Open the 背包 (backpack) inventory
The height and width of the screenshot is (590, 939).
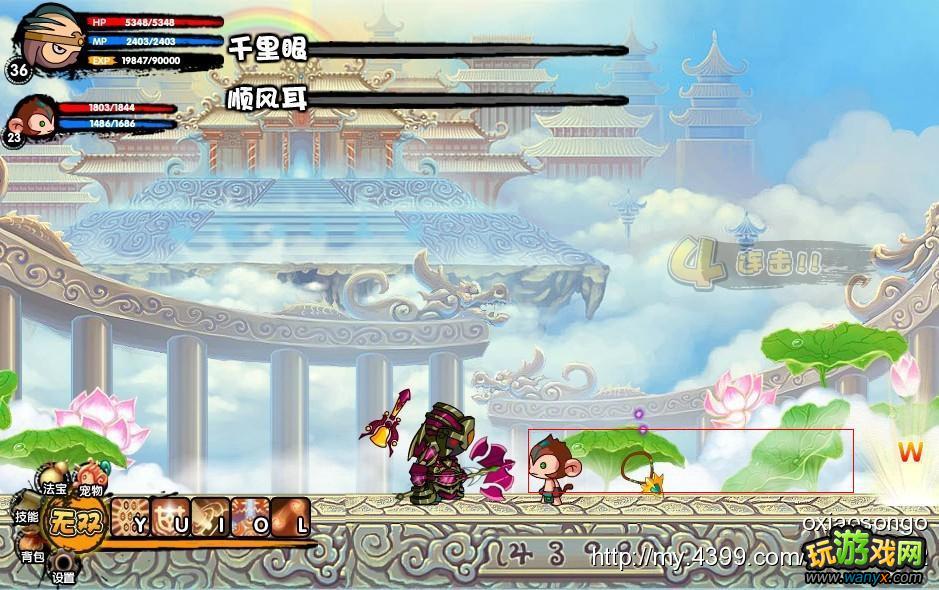(32, 555)
